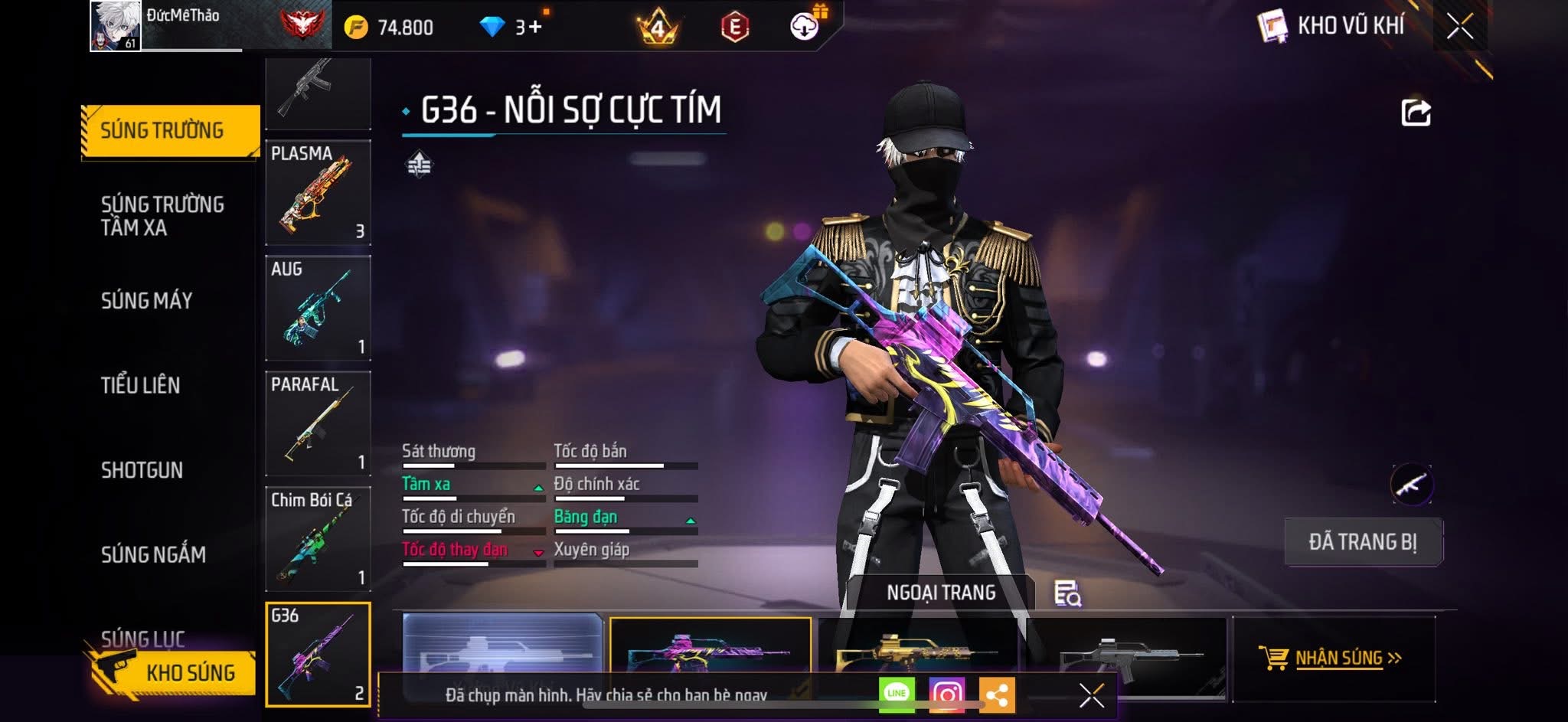Share the screenshot to Instagram

[946, 694]
